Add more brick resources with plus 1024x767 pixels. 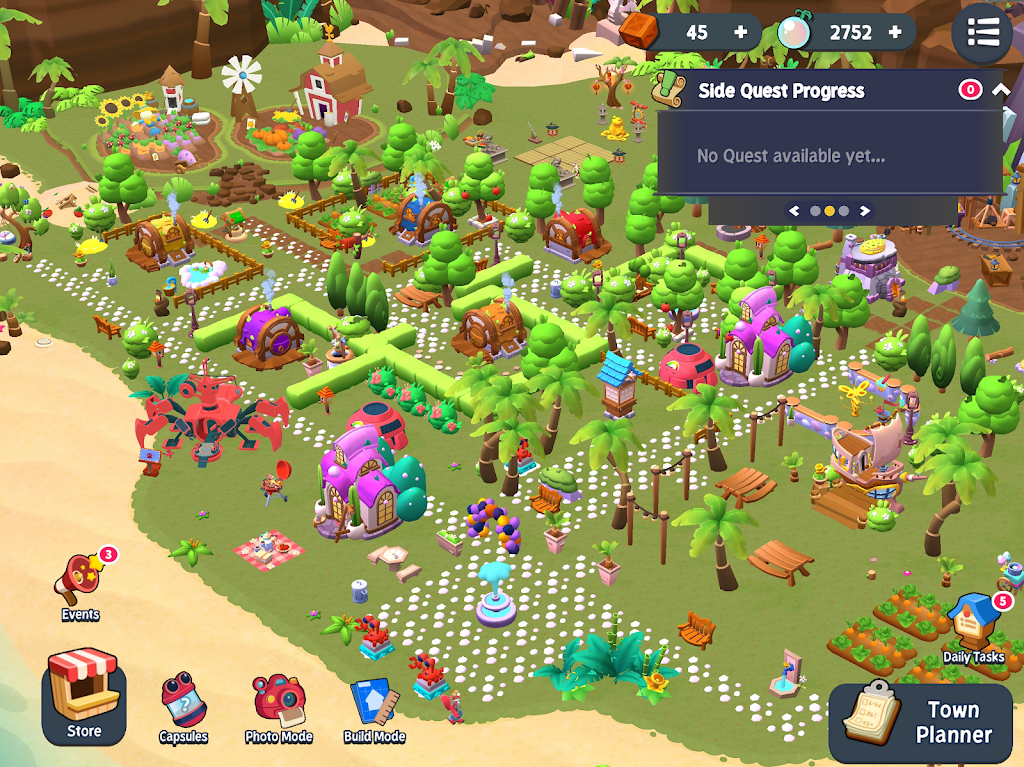tap(740, 32)
